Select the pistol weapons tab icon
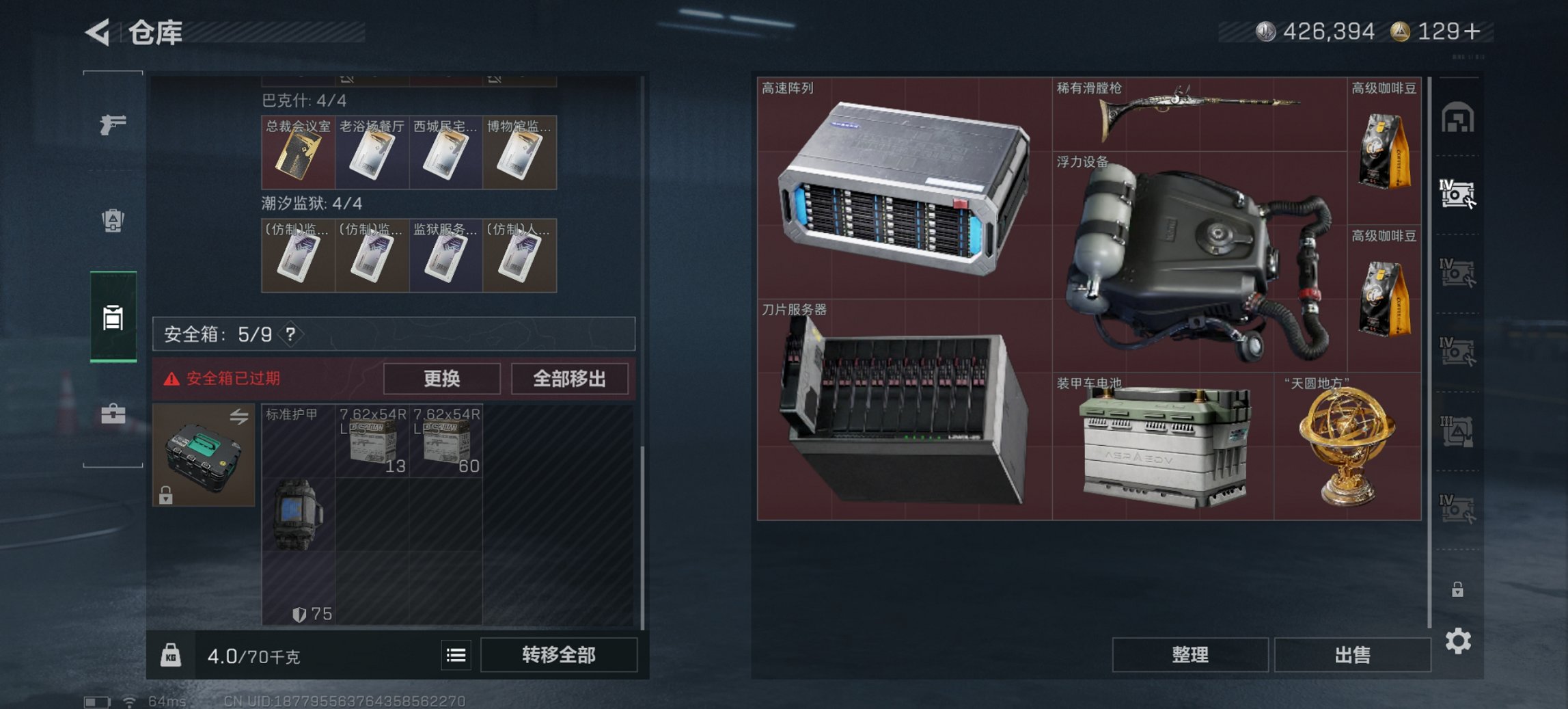 [x=113, y=126]
